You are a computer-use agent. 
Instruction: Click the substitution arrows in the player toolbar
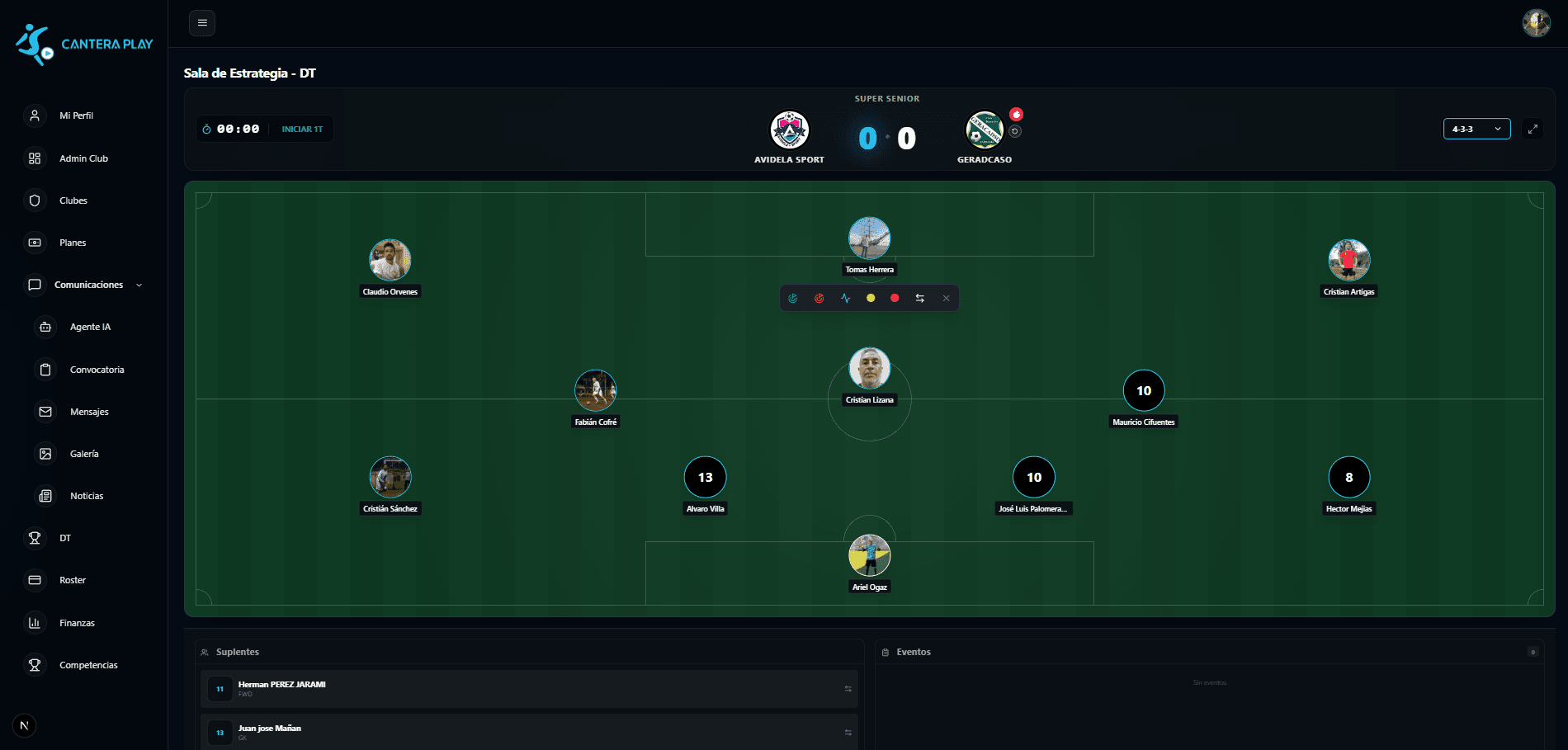(920, 299)
